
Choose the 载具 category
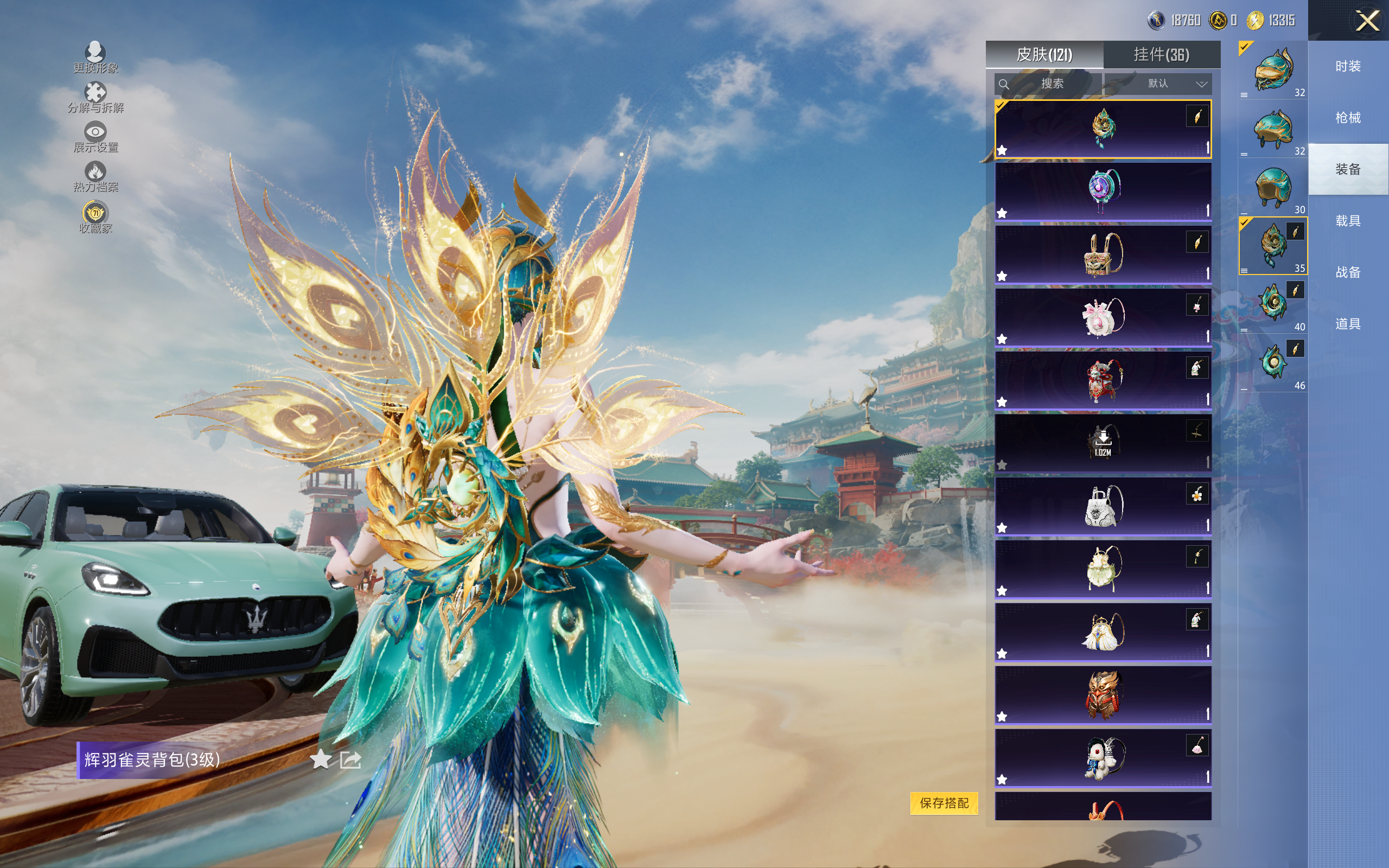click(x=1347, y=221)
